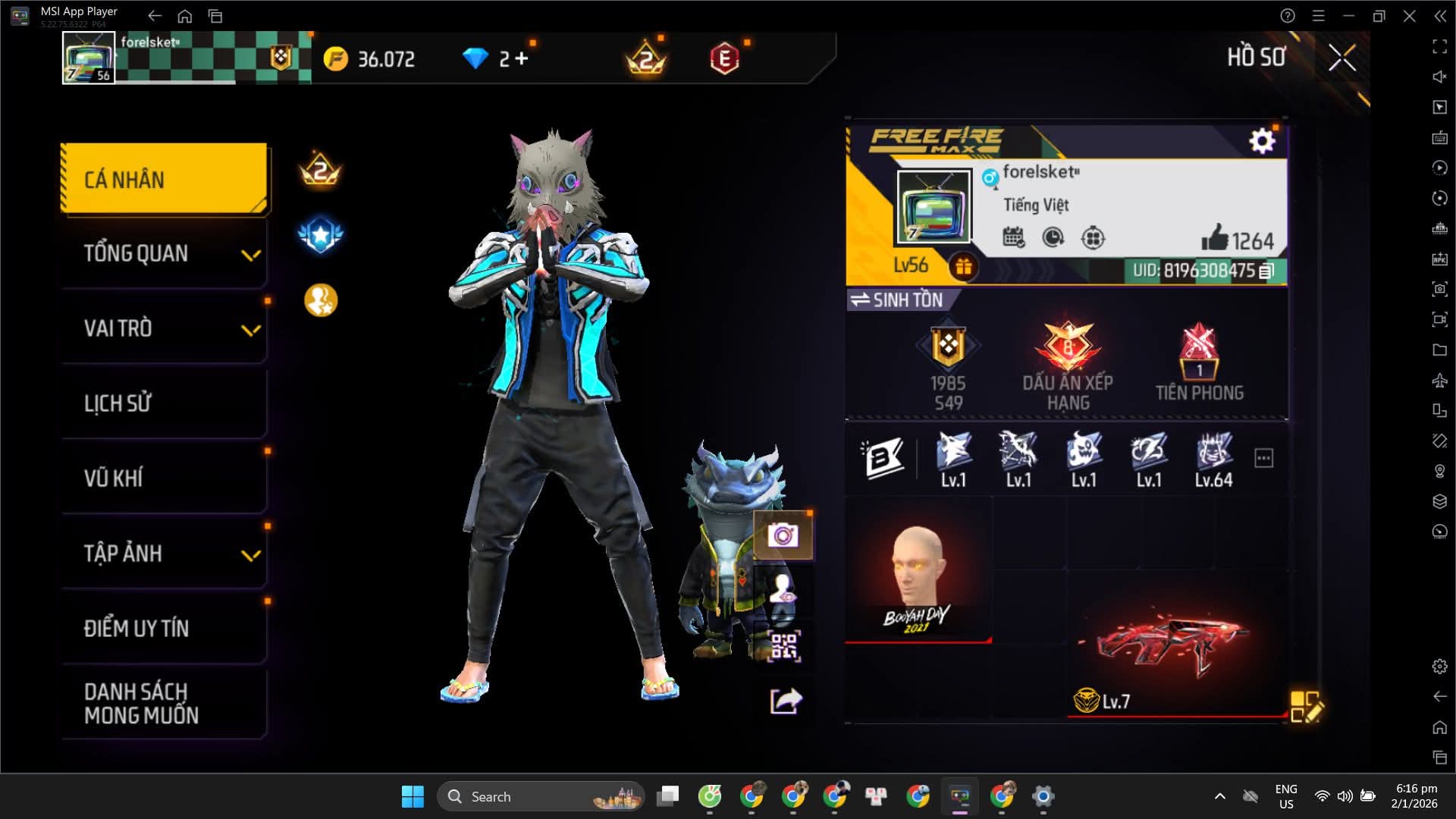Viewport: 1456px width, 819px height.
Task: Share the profile with arrow icon
Action: coord(786,701)
